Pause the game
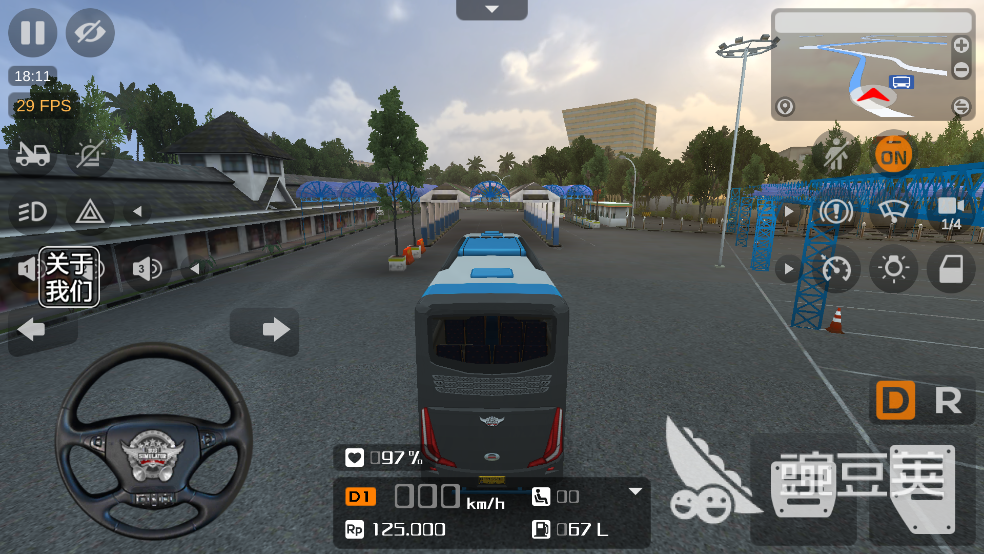Viewport: 984px width, 554px height. 32,32
